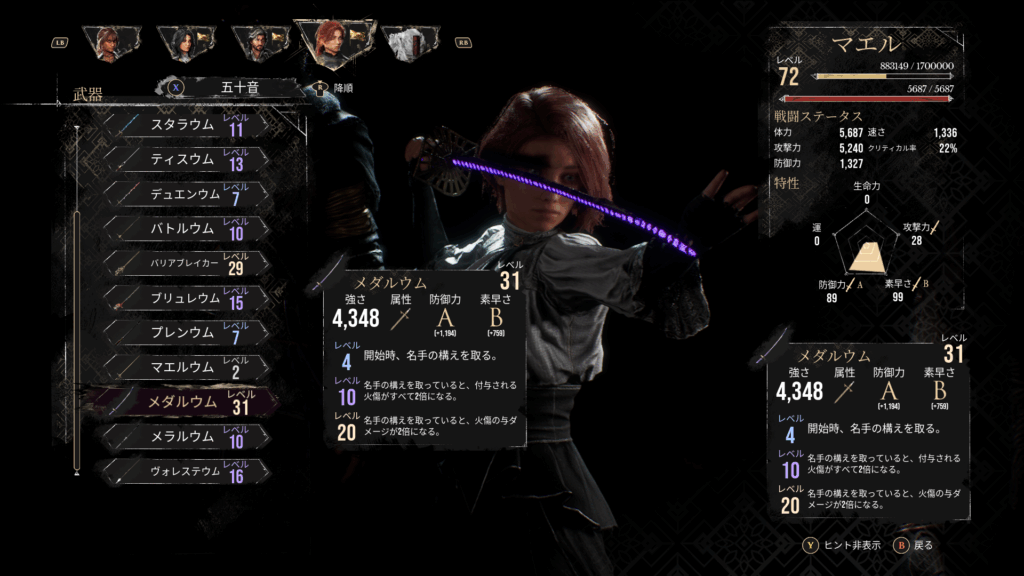
Task: Choose the バリアブレイカー weapon
Action: [x=185, y=264]
